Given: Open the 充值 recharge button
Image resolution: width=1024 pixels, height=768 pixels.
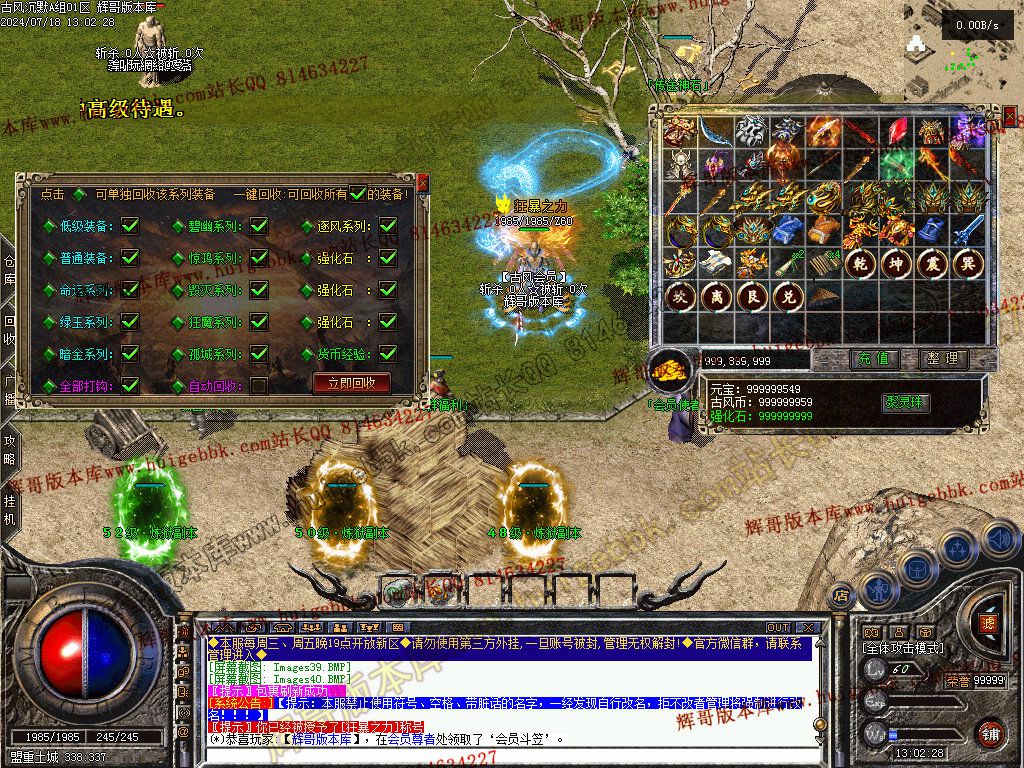Looking at the screenshot, I should pos(873,358).
